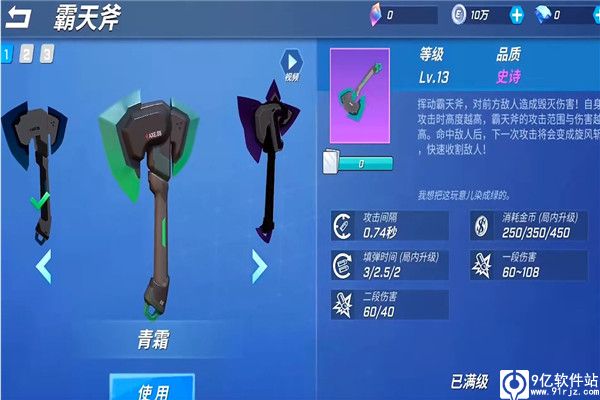The image size is (600, 400).
Task: Switch to skin page tab 3
Action: coord(47,54)
